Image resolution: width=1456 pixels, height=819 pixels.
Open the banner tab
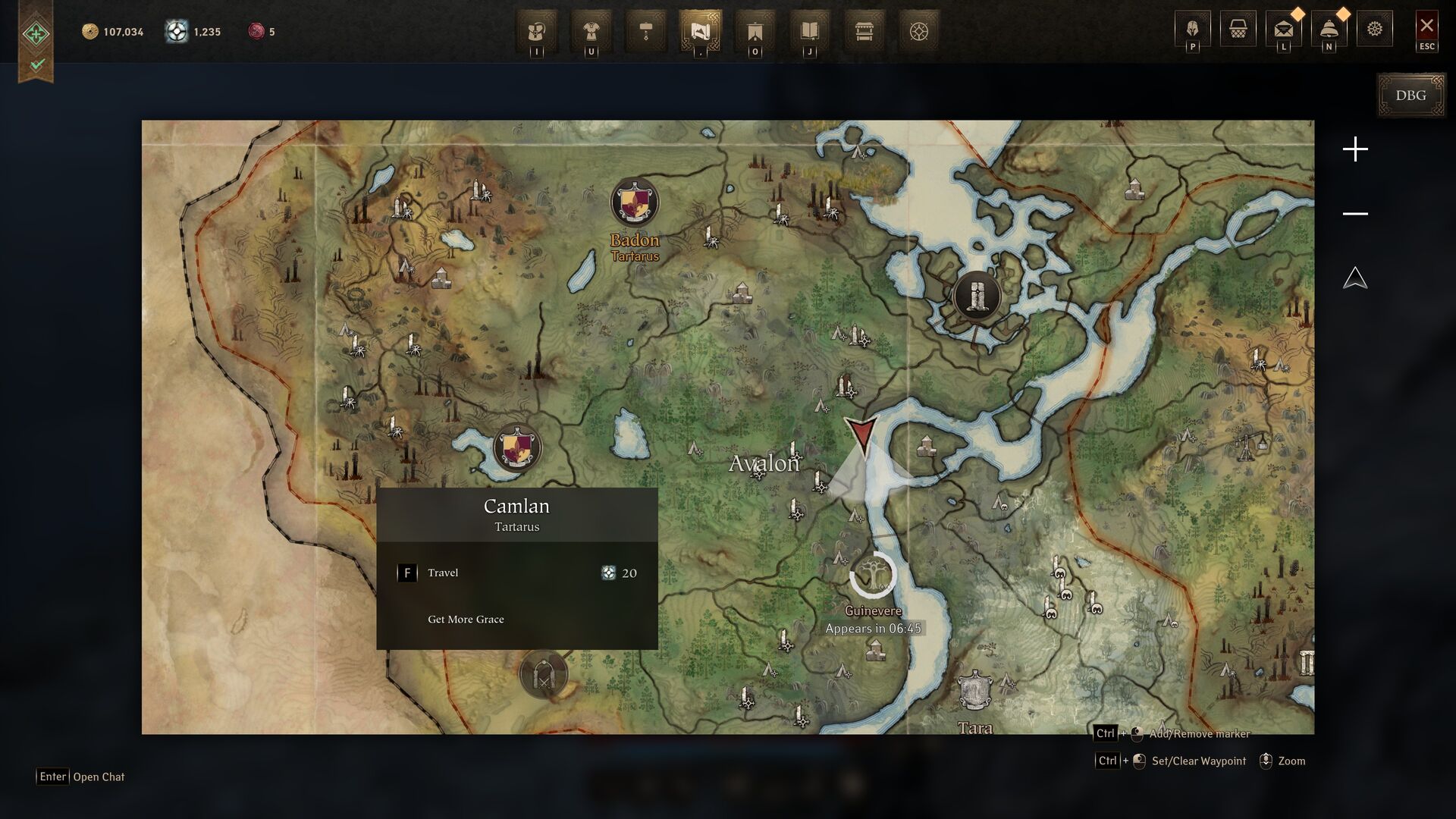tap(755, 31)
